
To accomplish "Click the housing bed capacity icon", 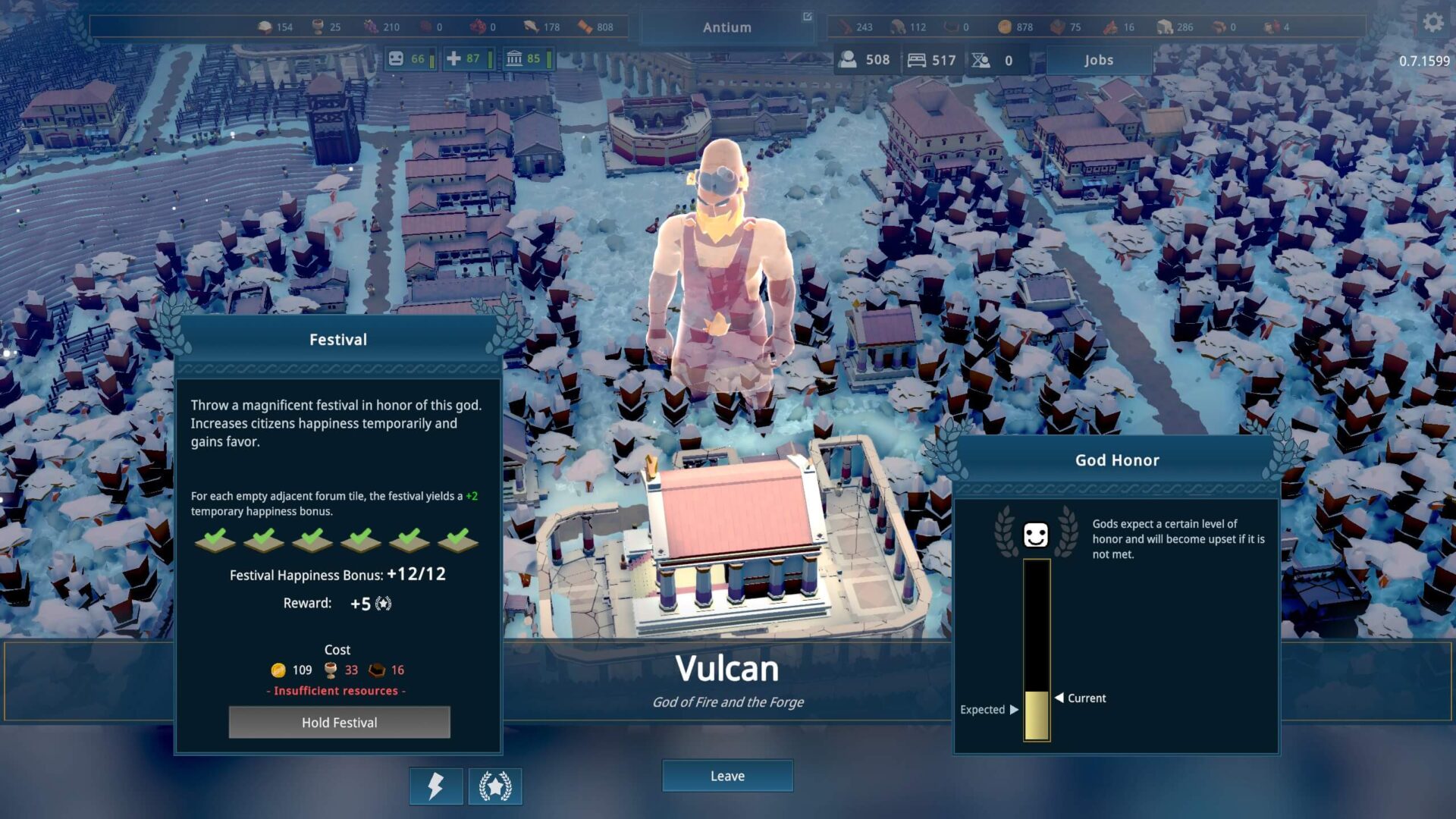I will (x=917, y=60).
